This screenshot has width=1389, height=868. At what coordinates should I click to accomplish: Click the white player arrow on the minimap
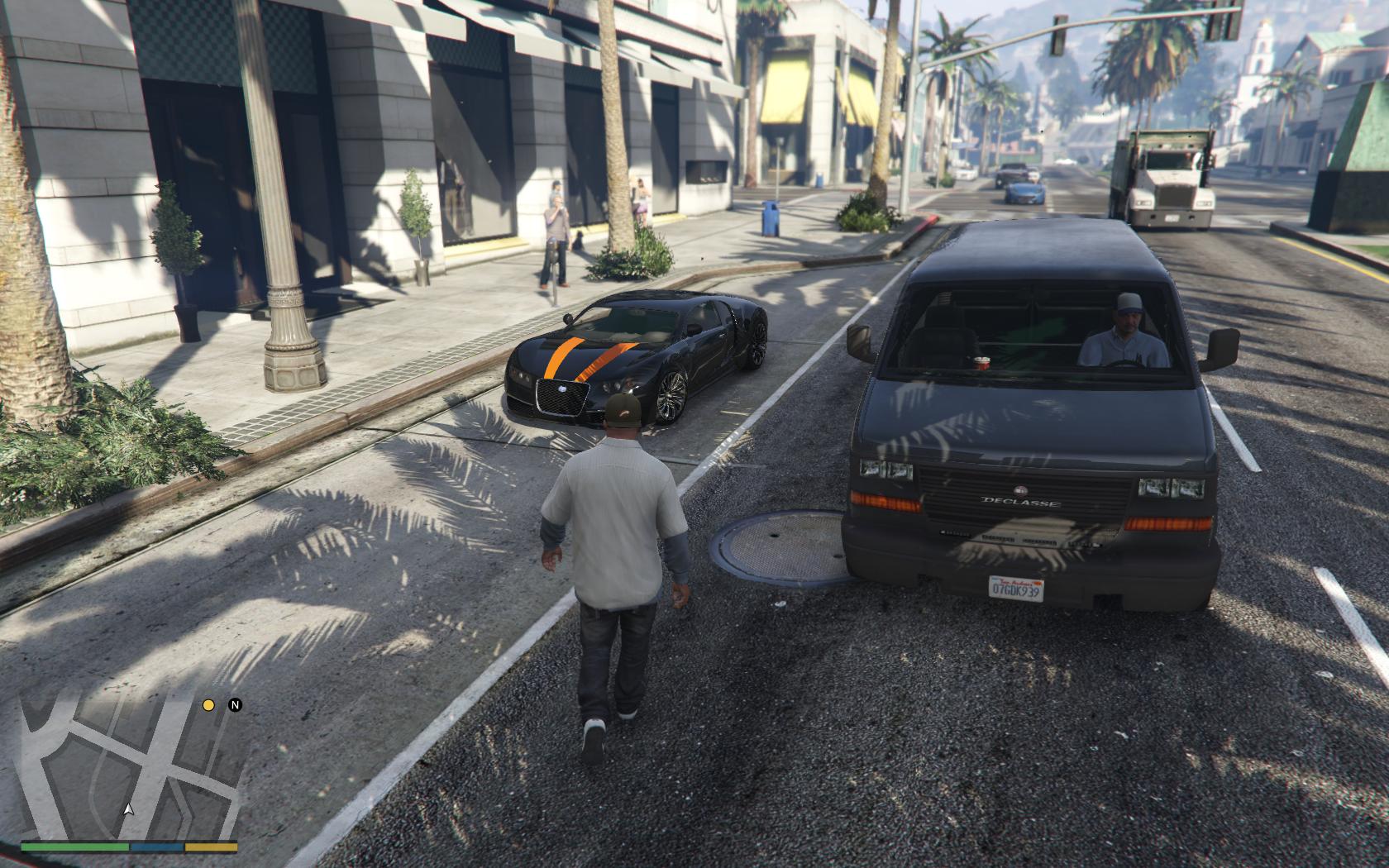pyautogui.click(x=128, y=809)
